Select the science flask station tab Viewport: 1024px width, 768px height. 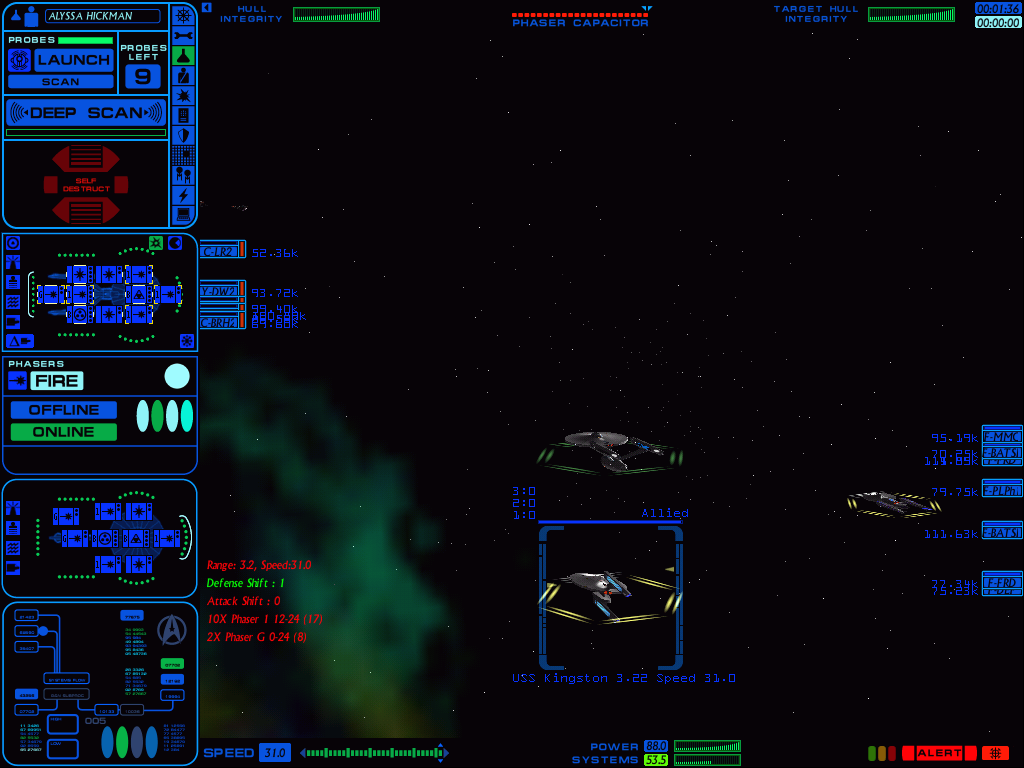click(183, 55)
